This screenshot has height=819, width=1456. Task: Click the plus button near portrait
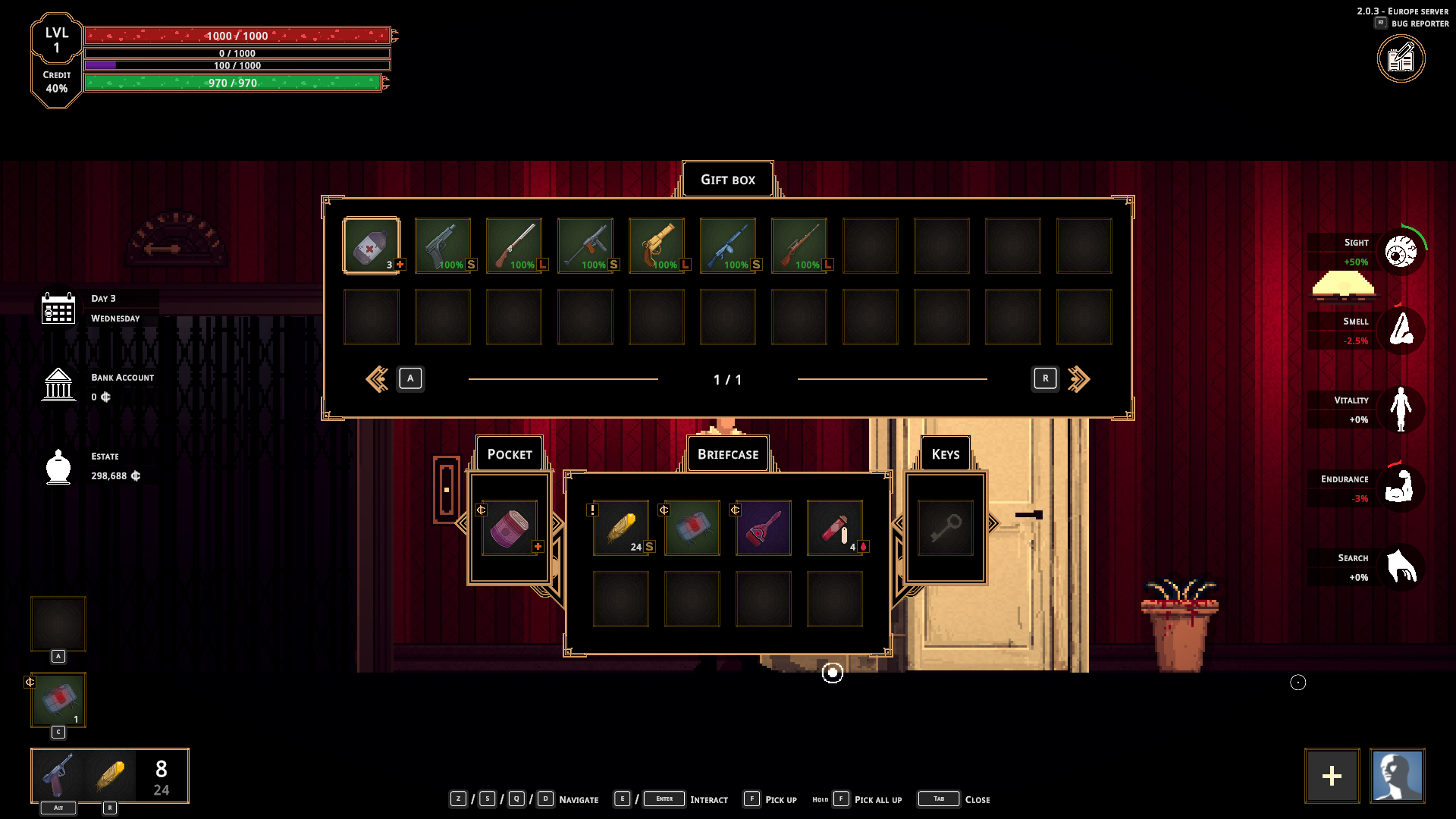[1332, 776]
